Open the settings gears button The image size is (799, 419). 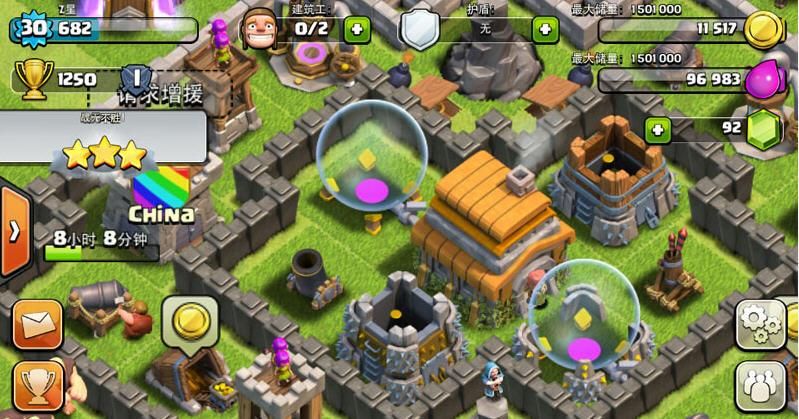click(761, 323)
